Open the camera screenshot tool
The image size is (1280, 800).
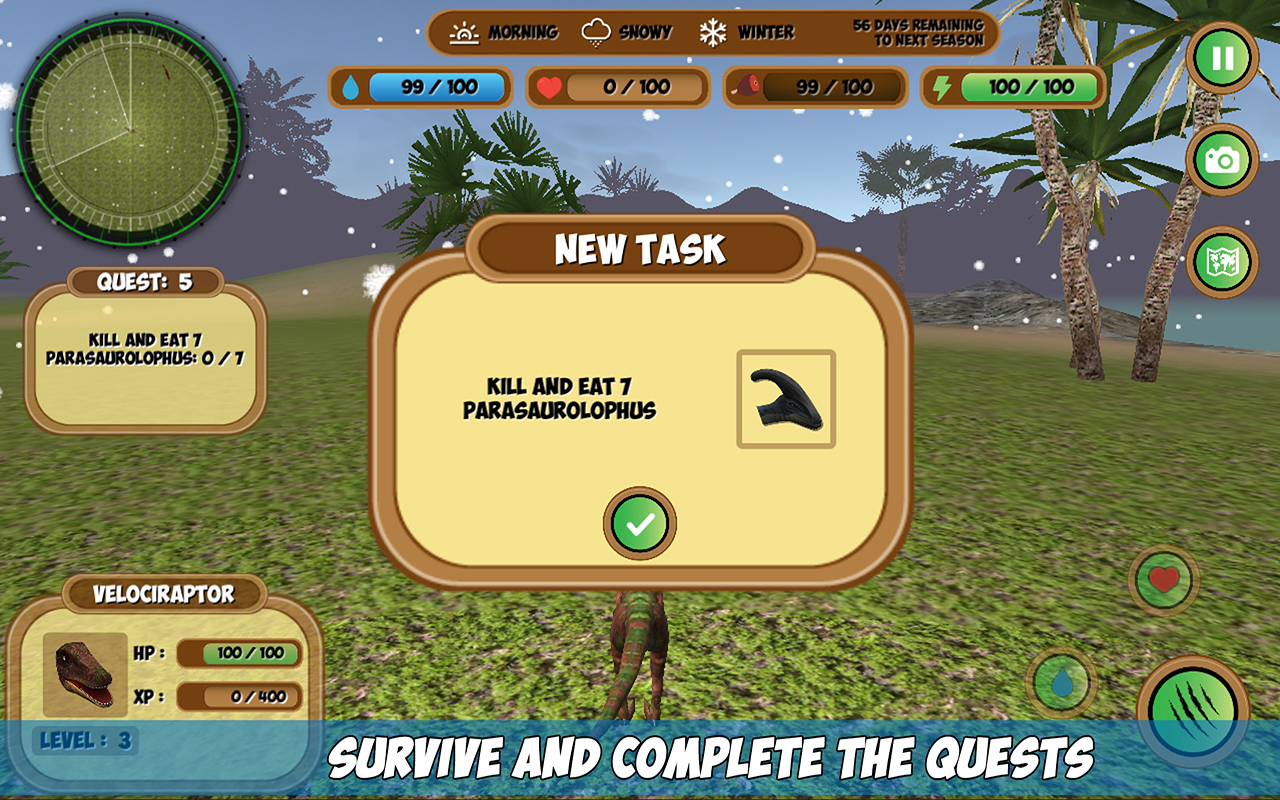tap(1224, 157)
